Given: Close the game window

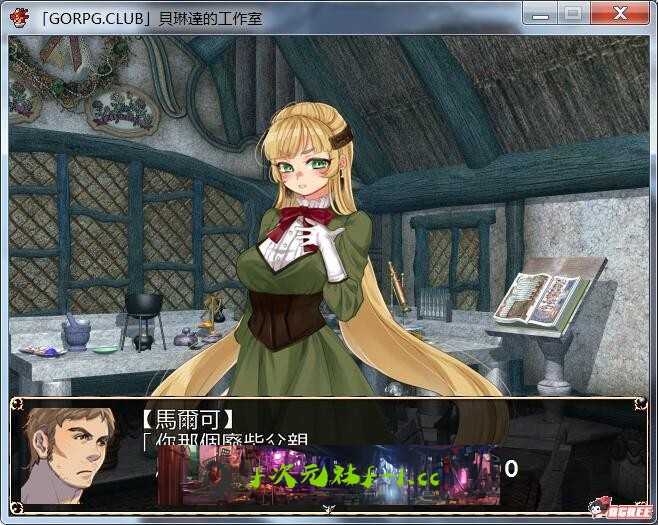Looking at the screenshot, I should tap(619, 14).
